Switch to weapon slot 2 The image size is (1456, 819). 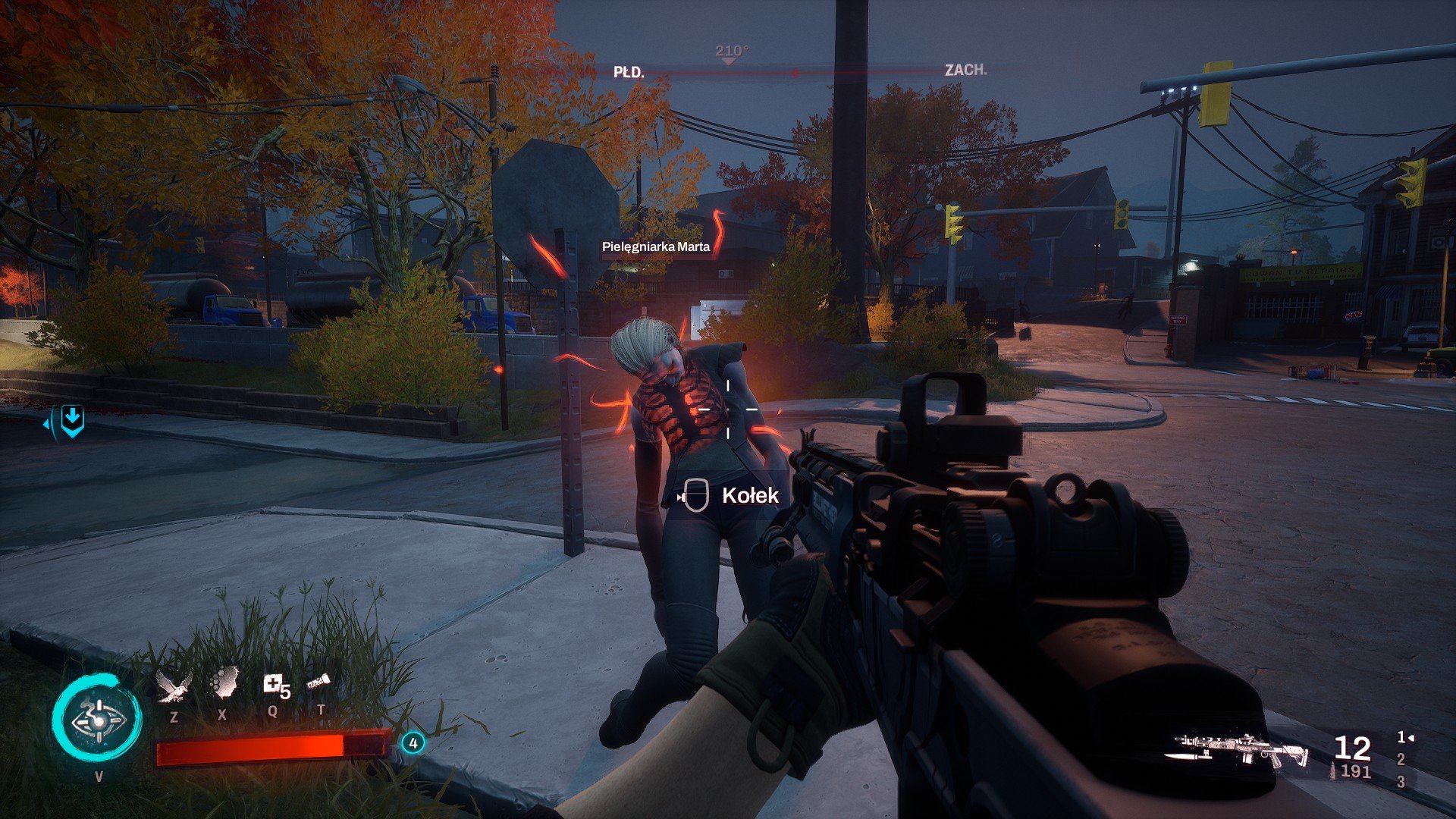pos(1401,759)
